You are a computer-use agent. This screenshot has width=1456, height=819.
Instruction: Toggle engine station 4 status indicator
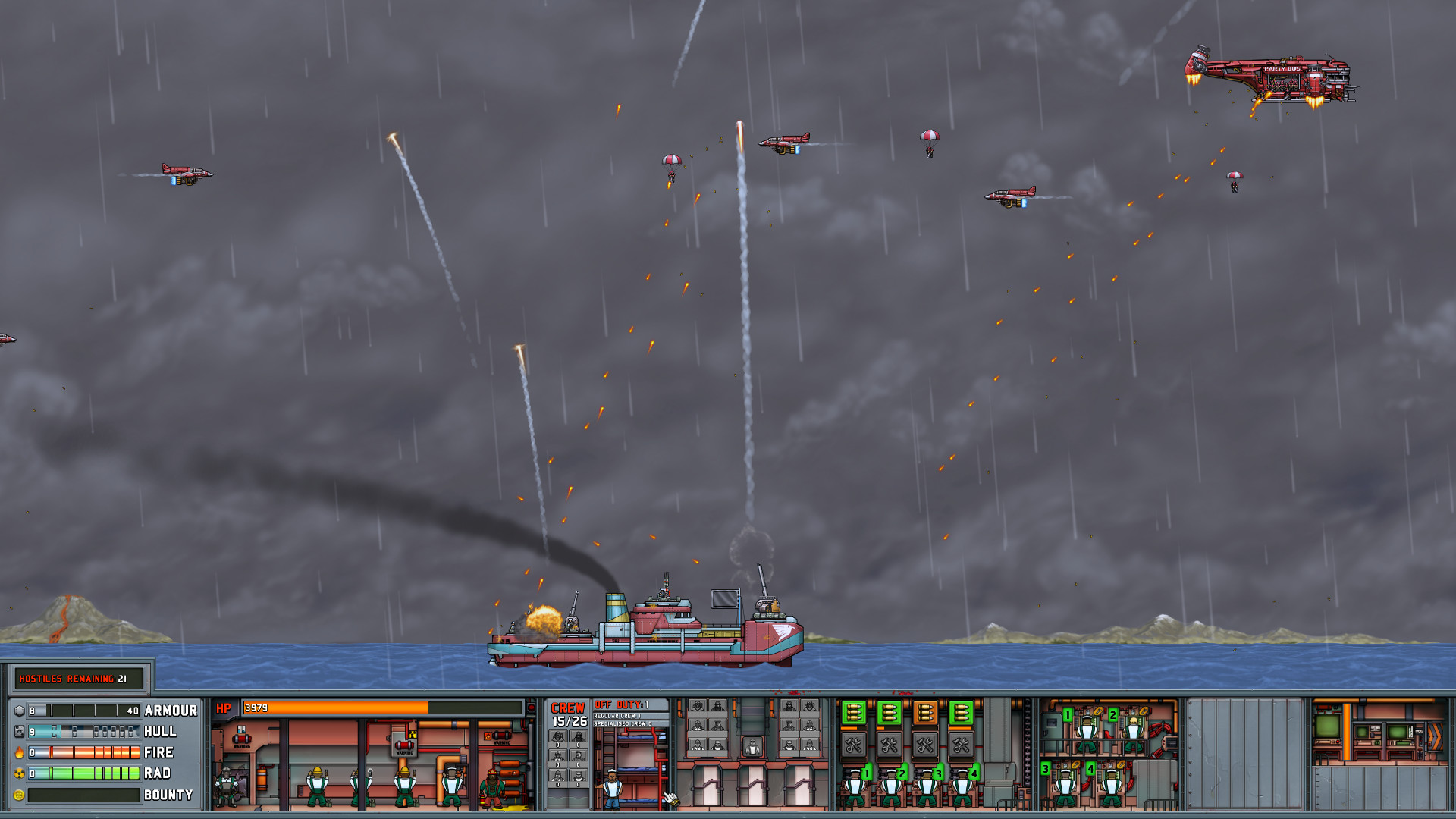(1090, 769)
